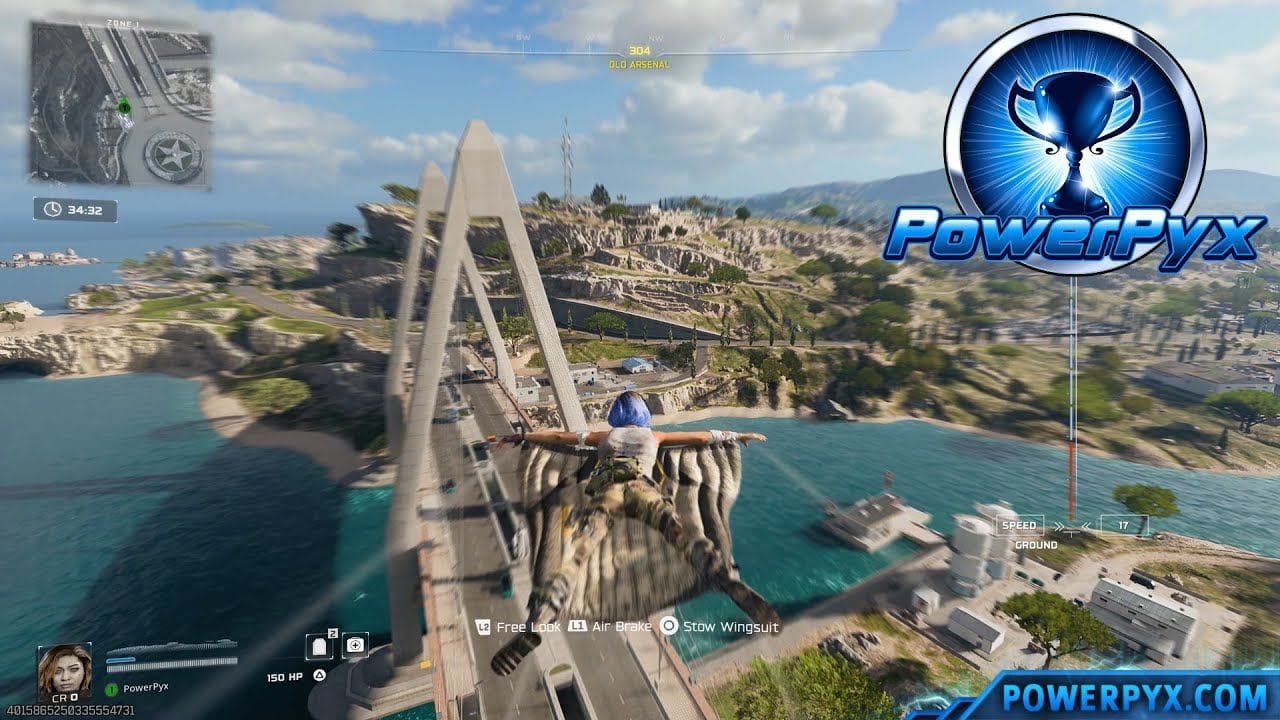Select the green player marker on the minimap
Viewport: 1280px width, 720px height.
(124, 105)
